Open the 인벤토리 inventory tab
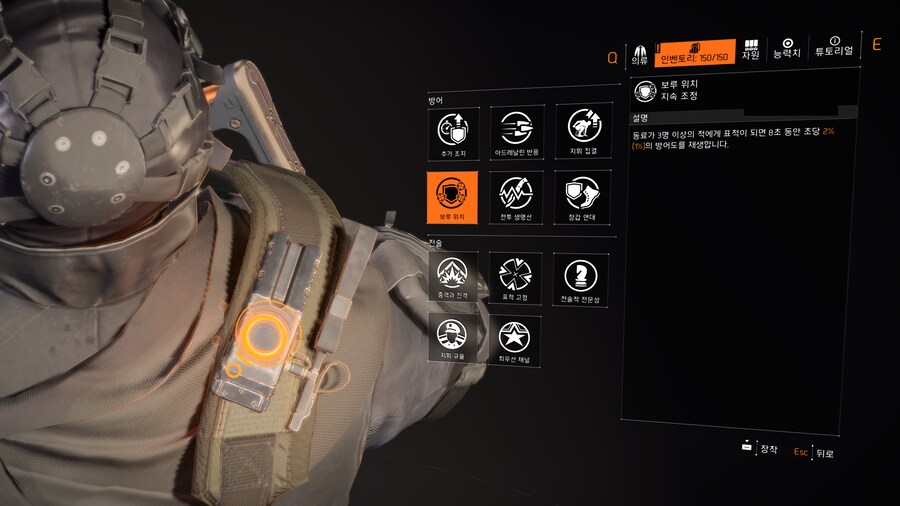 pyautogui.click(x=697, y=52)
